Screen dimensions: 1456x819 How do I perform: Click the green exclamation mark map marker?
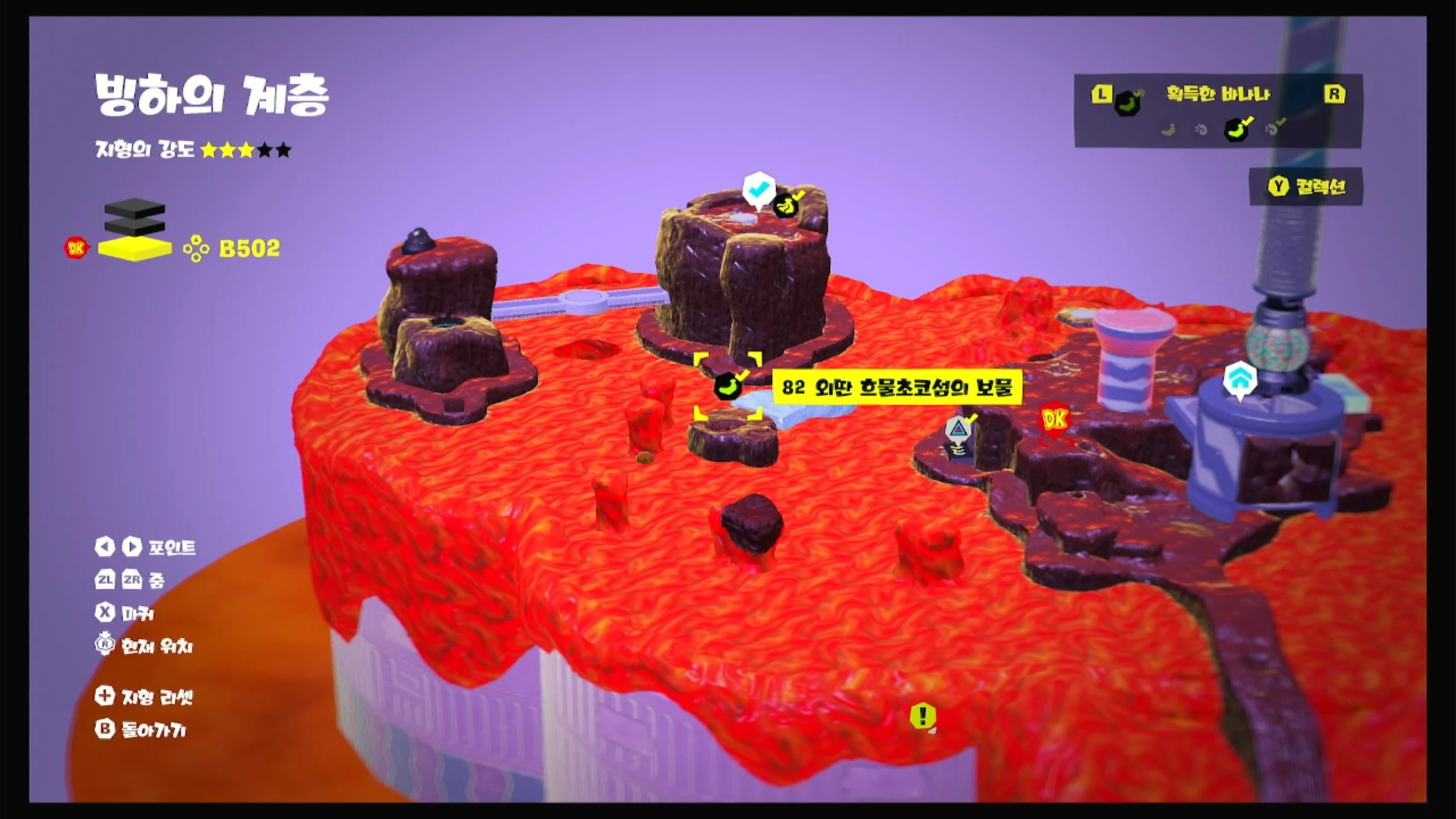pyautogui.click(x=922, y=715)
